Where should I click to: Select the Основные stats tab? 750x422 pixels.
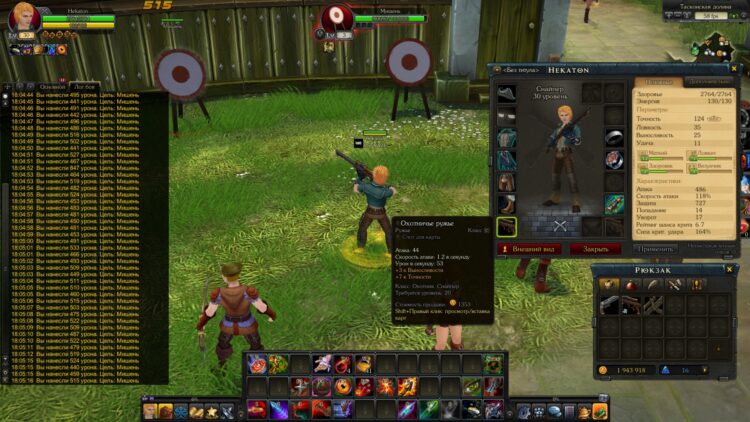[x=658, y=81]
